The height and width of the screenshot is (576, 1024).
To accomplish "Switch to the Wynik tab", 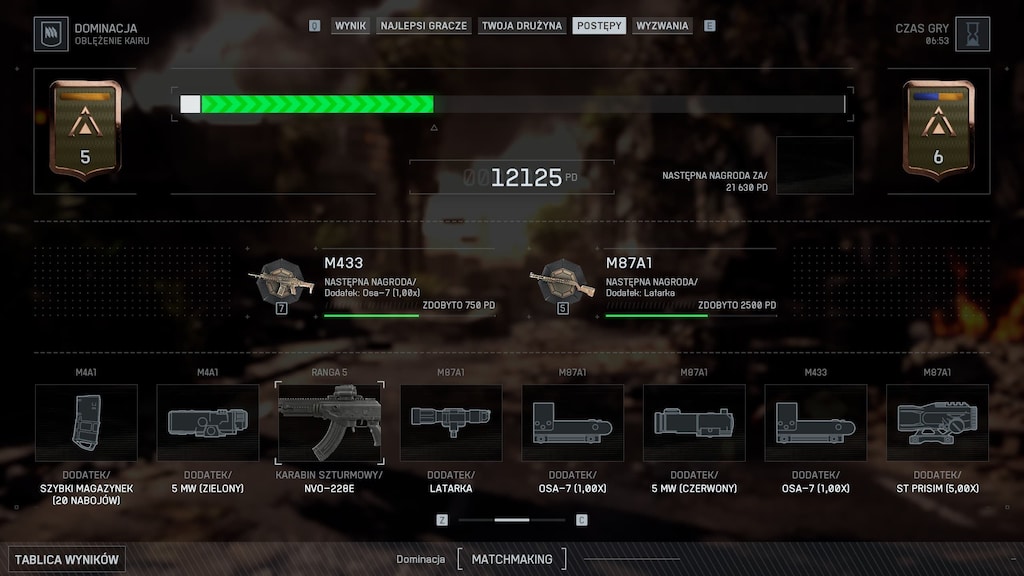I will 351,25.
